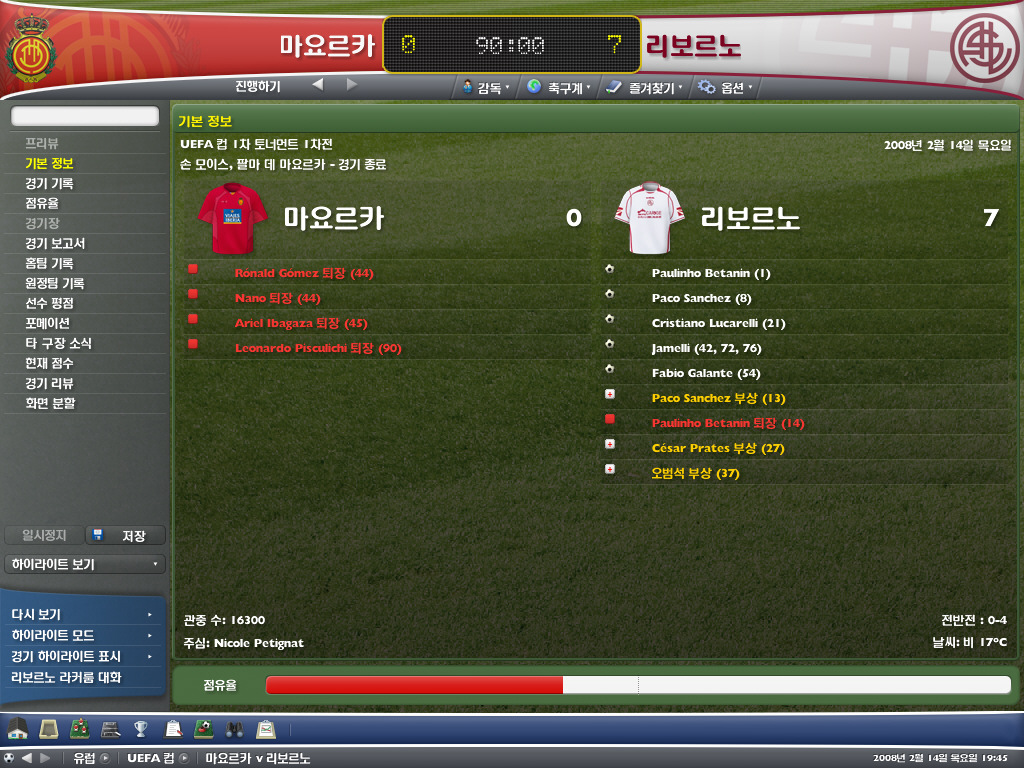Screen dimensions: 1024x768
Task: Select scorer Cristiano Lucarelli's name
Action: pos(705,323)
